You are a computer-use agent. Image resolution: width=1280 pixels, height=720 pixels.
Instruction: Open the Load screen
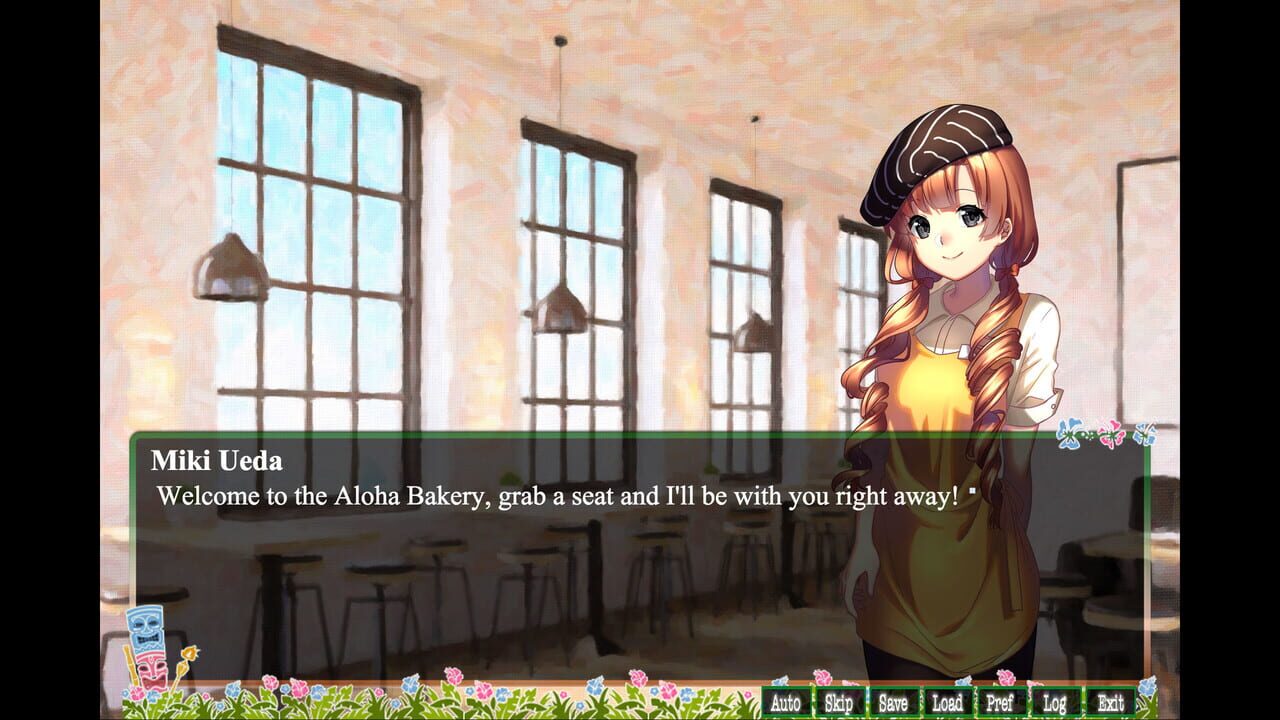coord(946,704)
